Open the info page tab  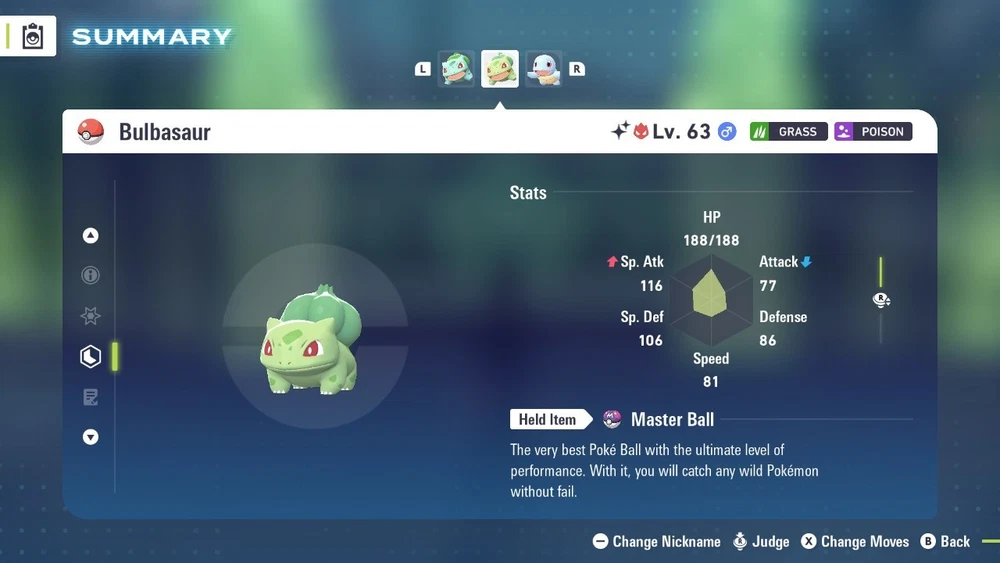91,276
